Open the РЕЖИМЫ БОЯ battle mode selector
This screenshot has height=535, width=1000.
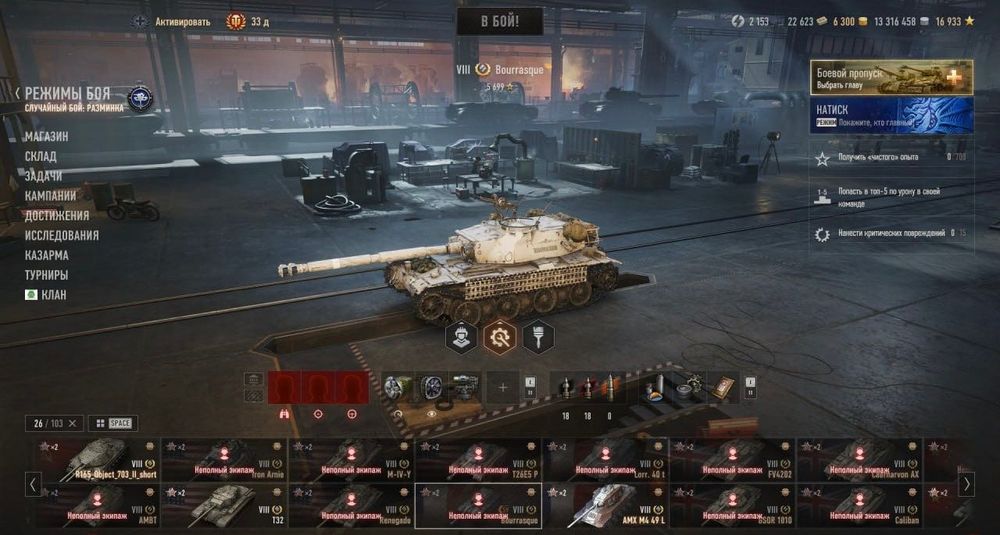68,93
